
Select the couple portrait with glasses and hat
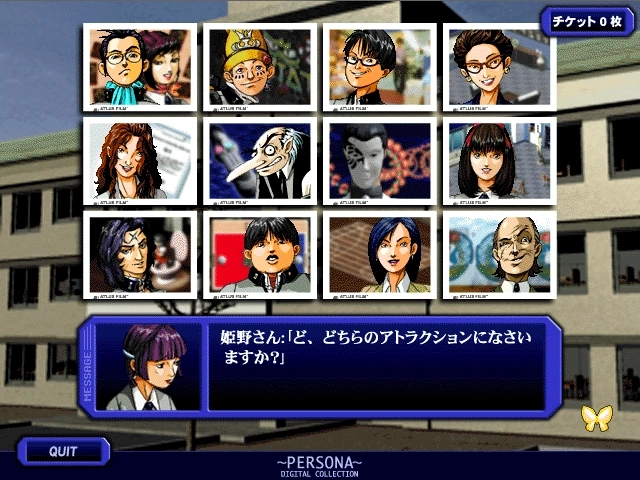(x=139, y=67)
